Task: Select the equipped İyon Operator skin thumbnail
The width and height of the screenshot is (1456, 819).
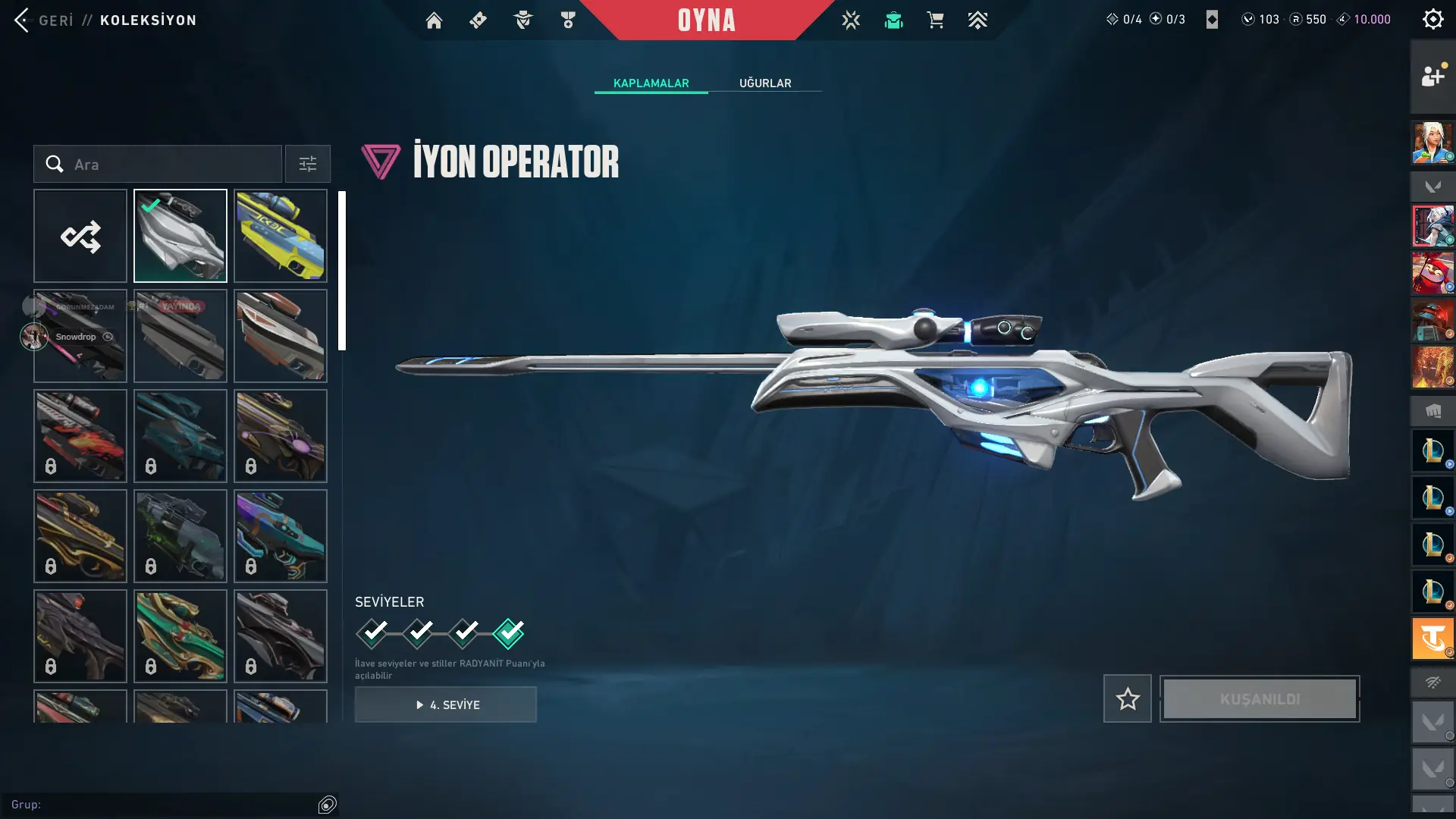Action: pyautogui.click(x=180, y=237)
